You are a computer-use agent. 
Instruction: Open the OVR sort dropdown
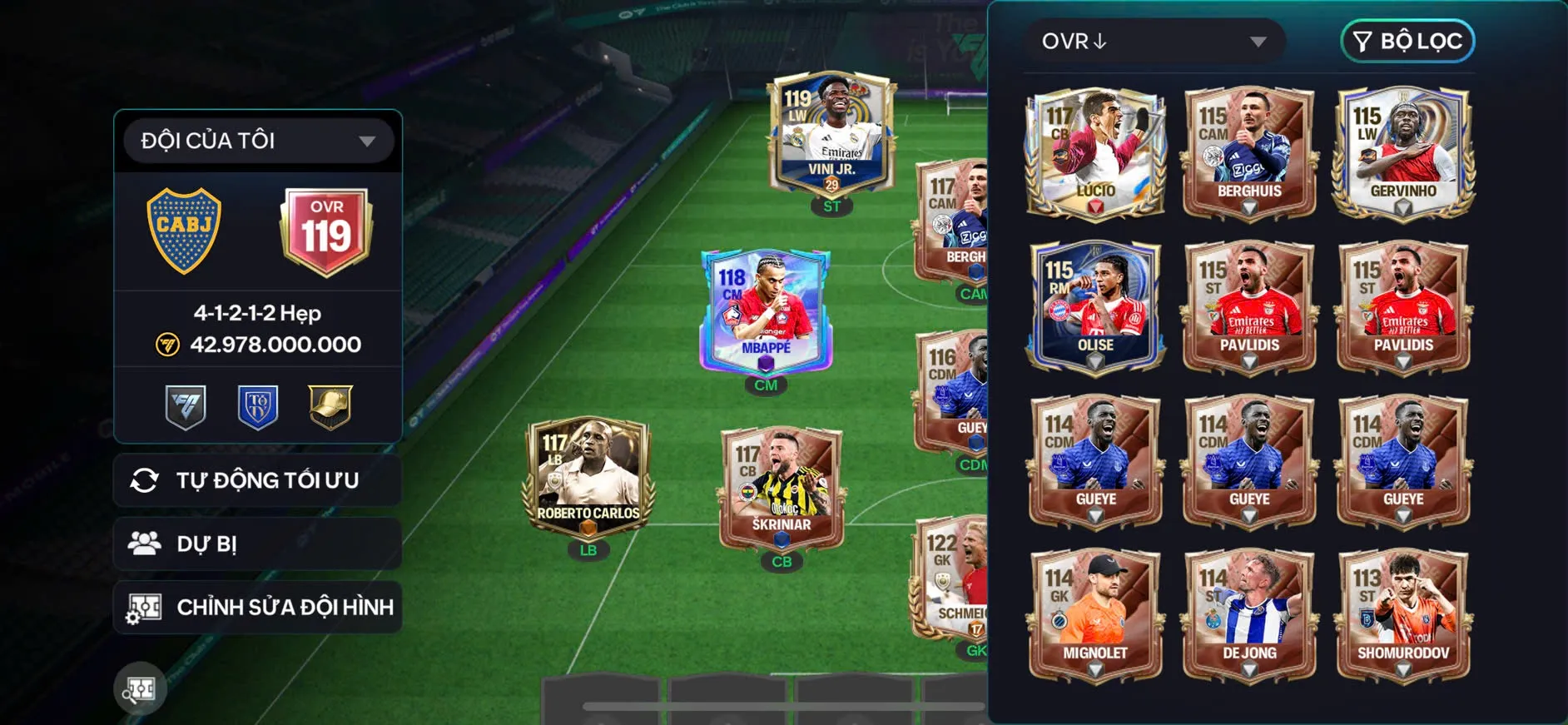[x=1153, y=42]
